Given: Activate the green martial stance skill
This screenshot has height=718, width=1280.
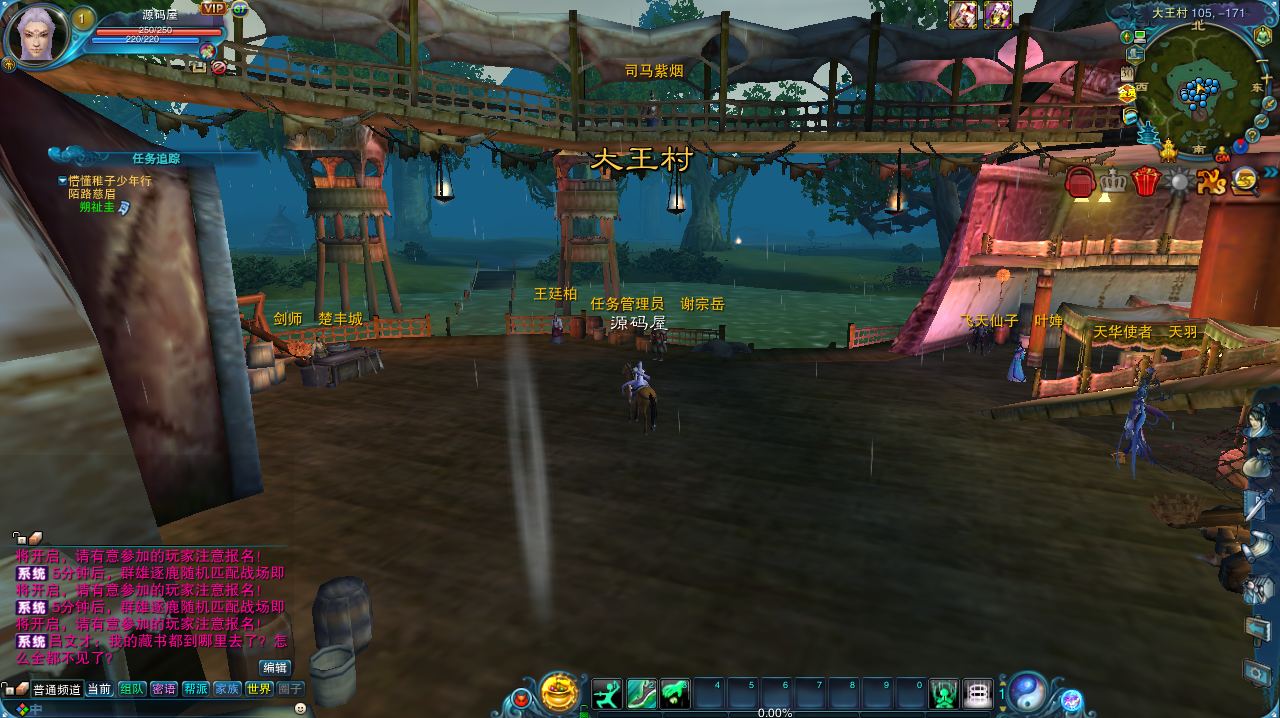Looking at the screenshot, I should point(607,693).
